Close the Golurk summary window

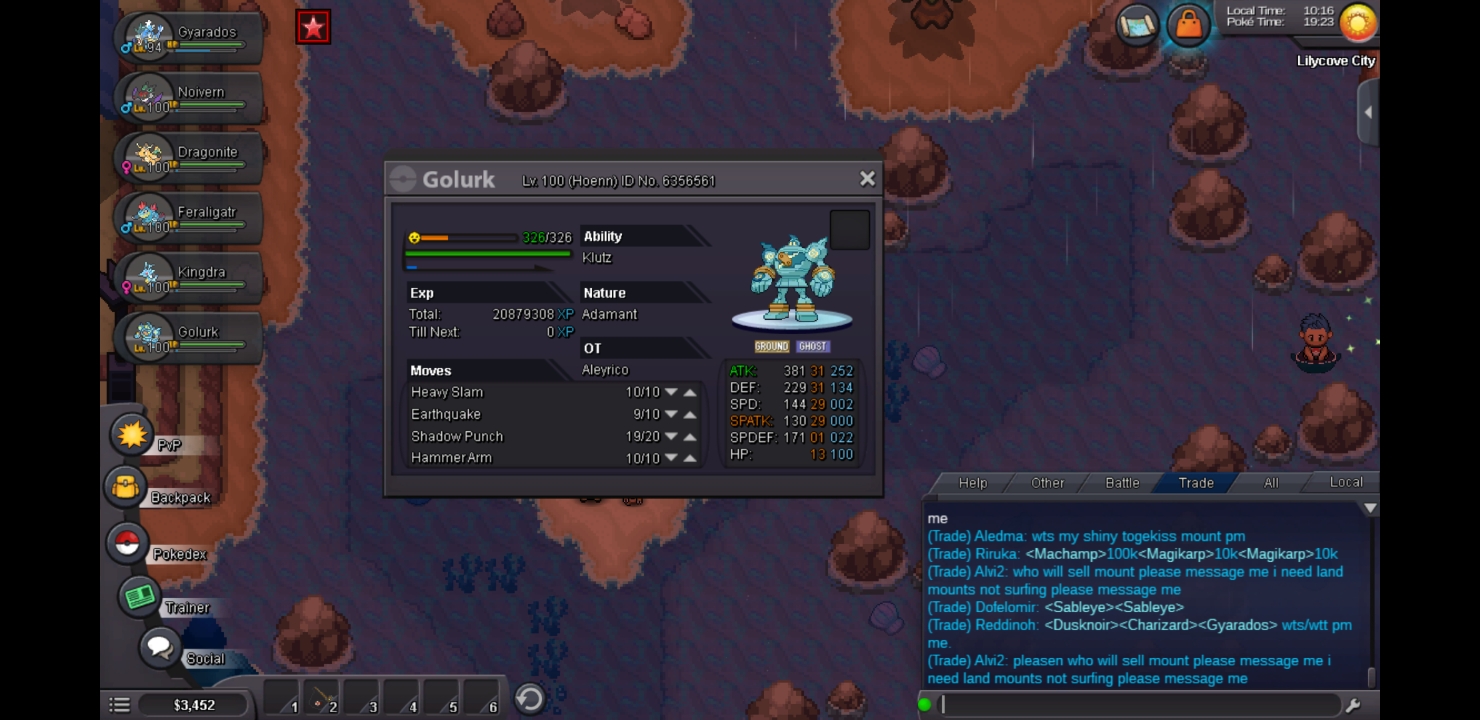click(867, 179)
